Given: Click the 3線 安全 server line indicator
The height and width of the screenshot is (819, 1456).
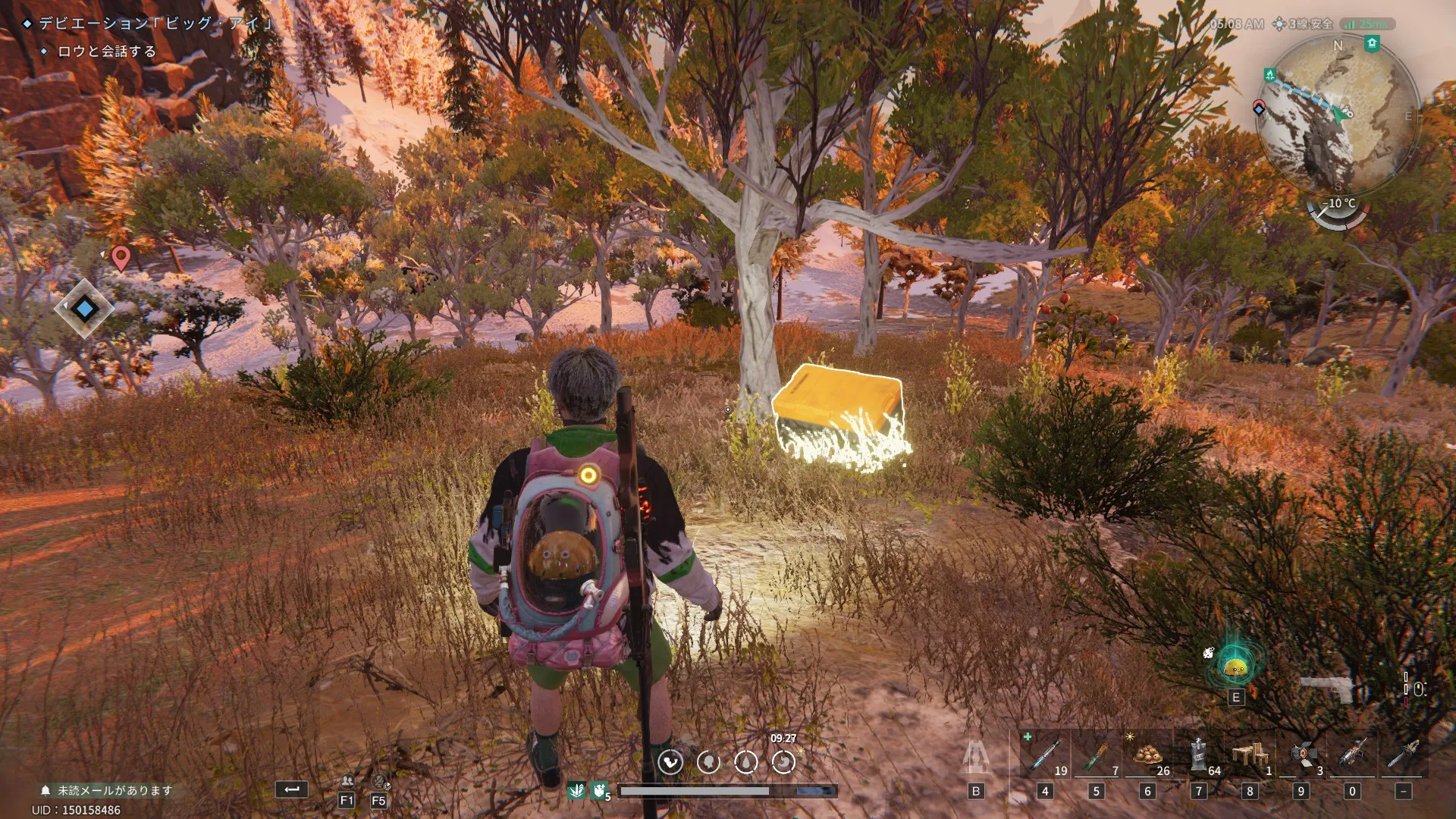Looking at the screenshot, I should point(1303,24).
